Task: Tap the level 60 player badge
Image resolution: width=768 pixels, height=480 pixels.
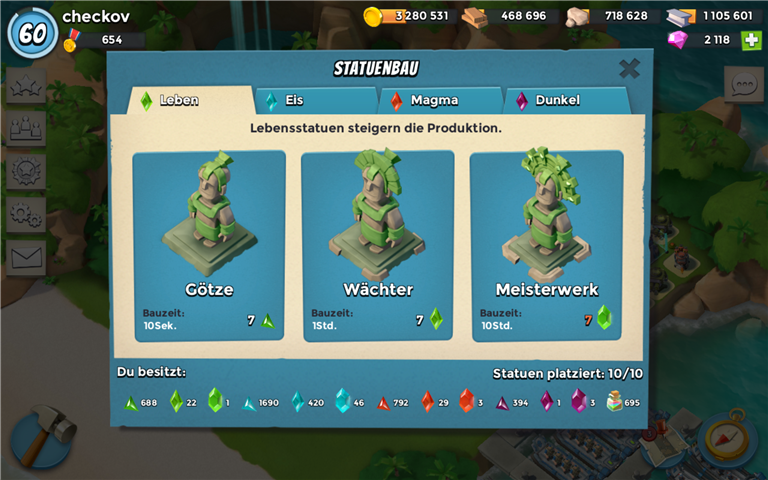Action: pos(32,32)
